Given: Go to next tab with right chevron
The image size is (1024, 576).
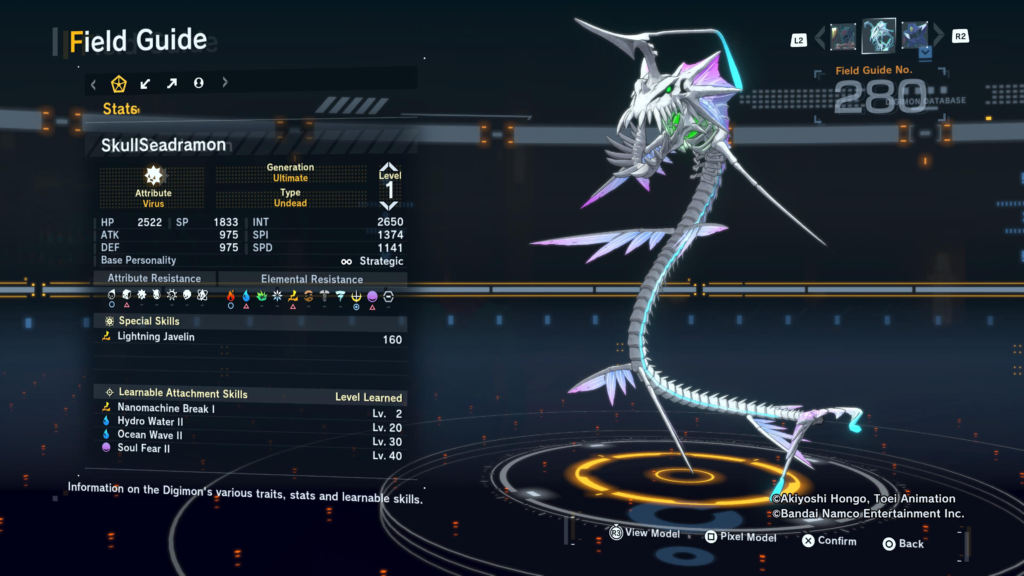Looking at the screenshot, I should tap(225, 84).
